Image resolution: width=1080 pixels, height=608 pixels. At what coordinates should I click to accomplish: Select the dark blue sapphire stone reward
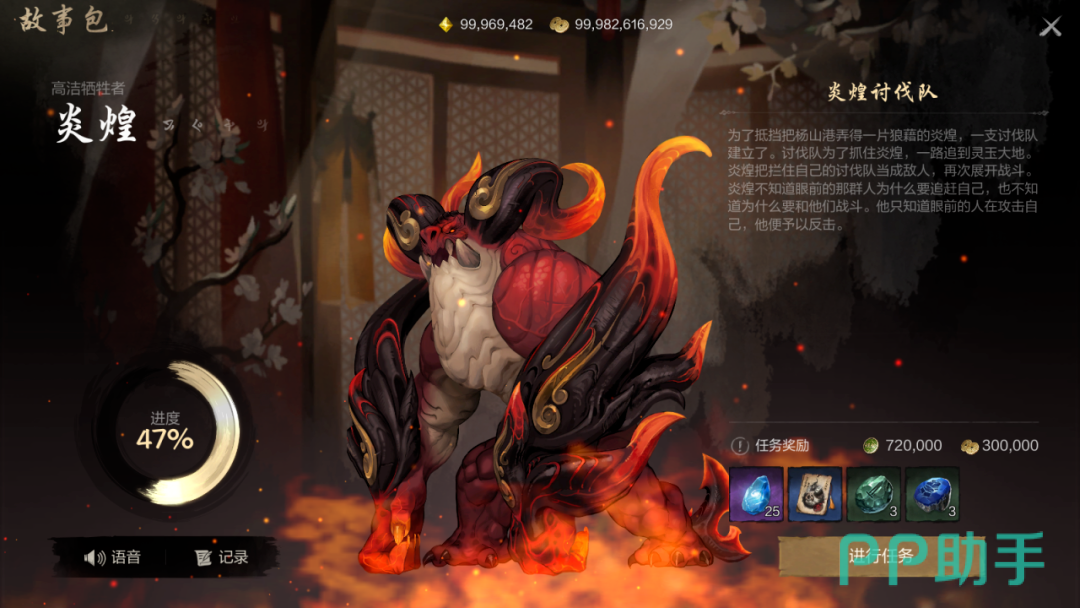coord(932,494)
